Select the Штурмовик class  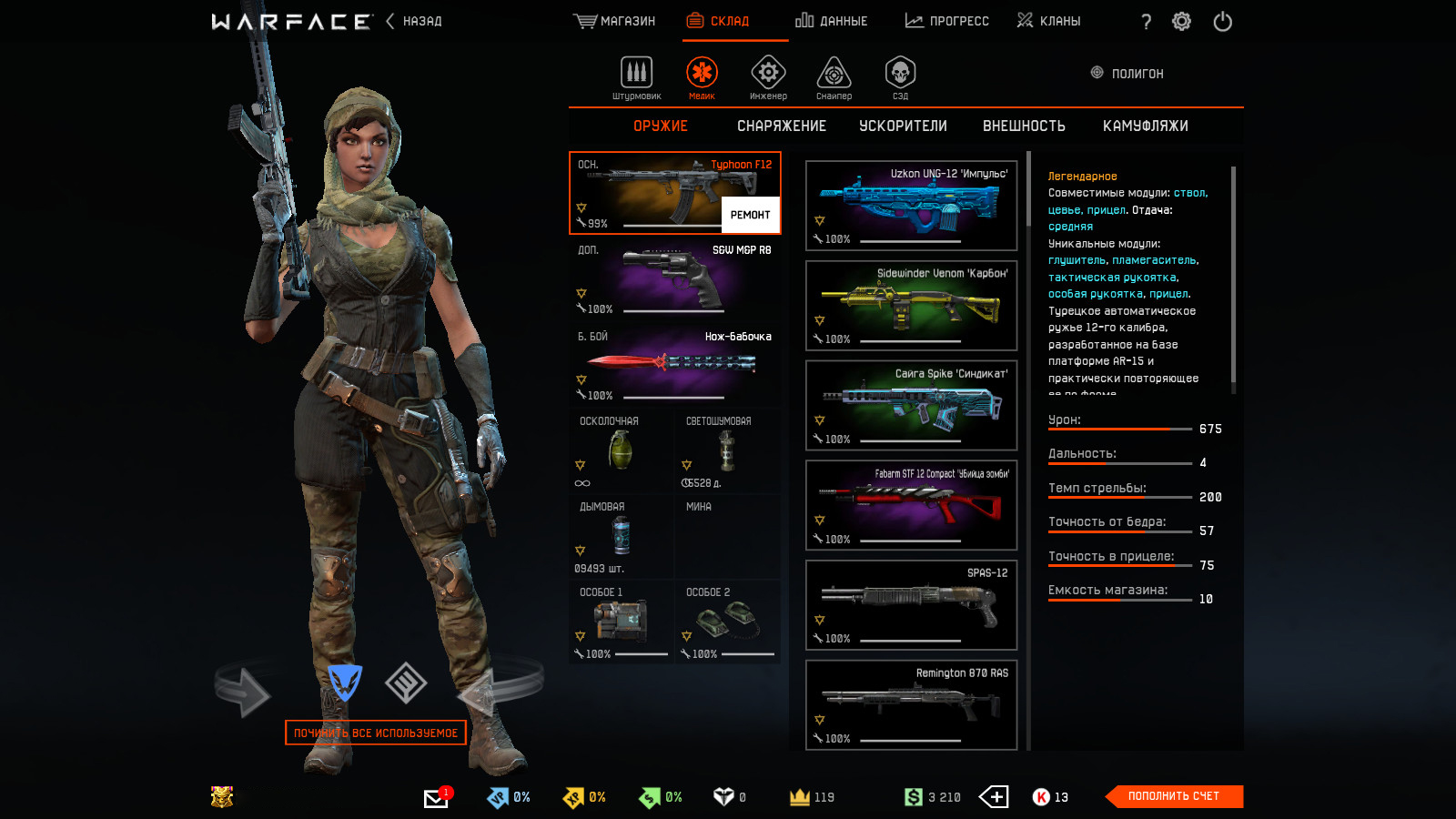(x=636, y=76)
